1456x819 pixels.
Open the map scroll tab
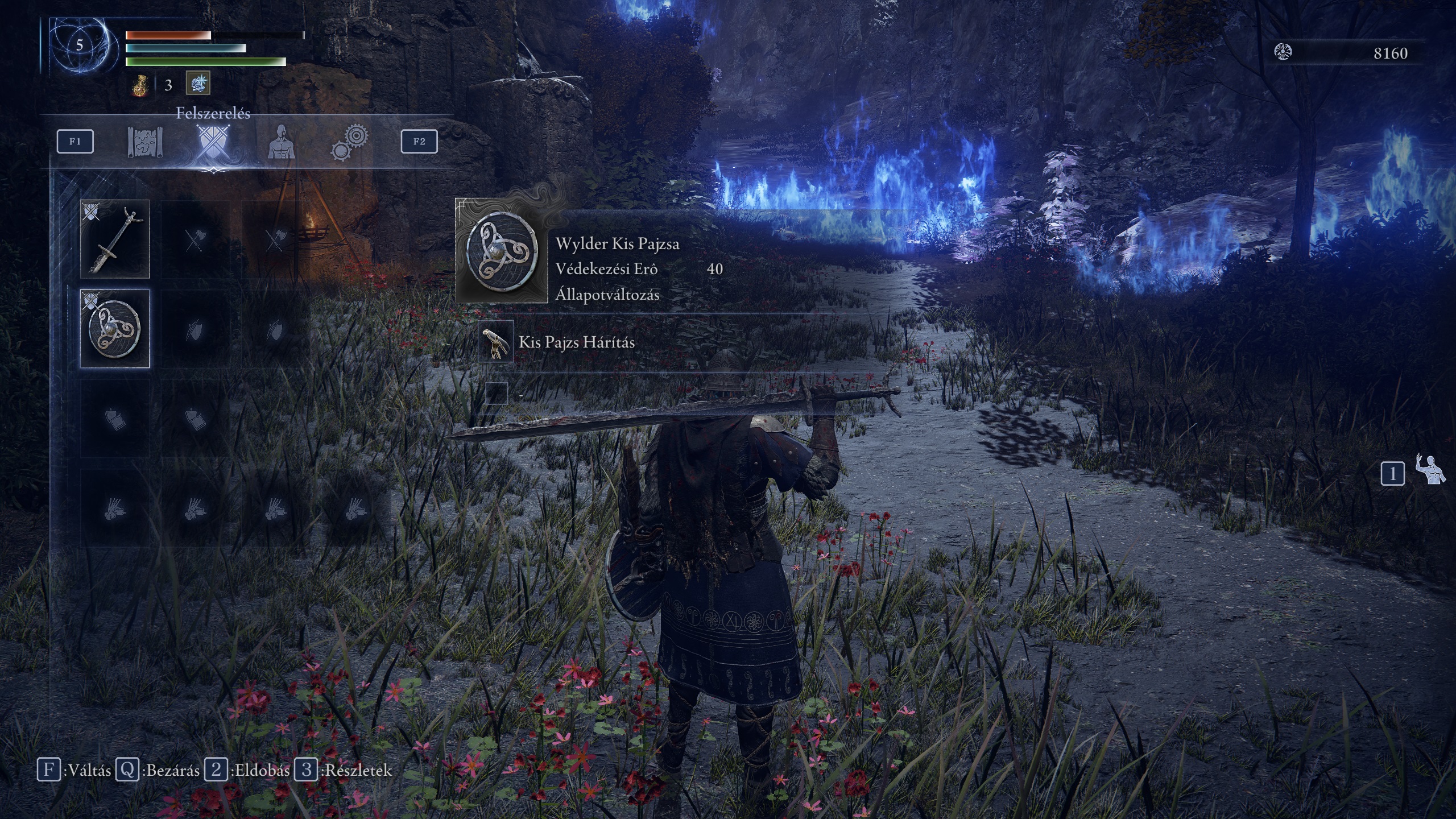click(145, 142)
